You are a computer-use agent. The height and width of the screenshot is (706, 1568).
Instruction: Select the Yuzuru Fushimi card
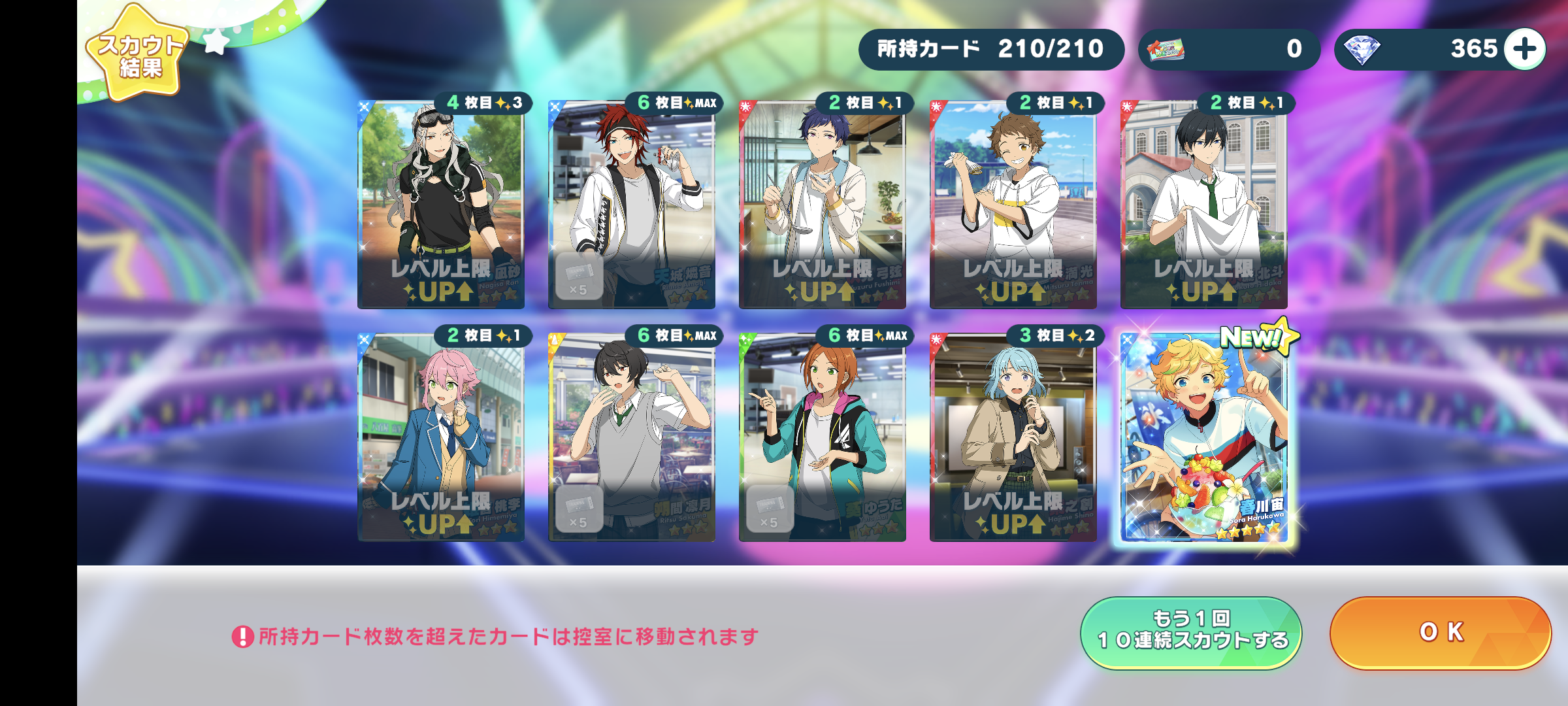point(822,205)
